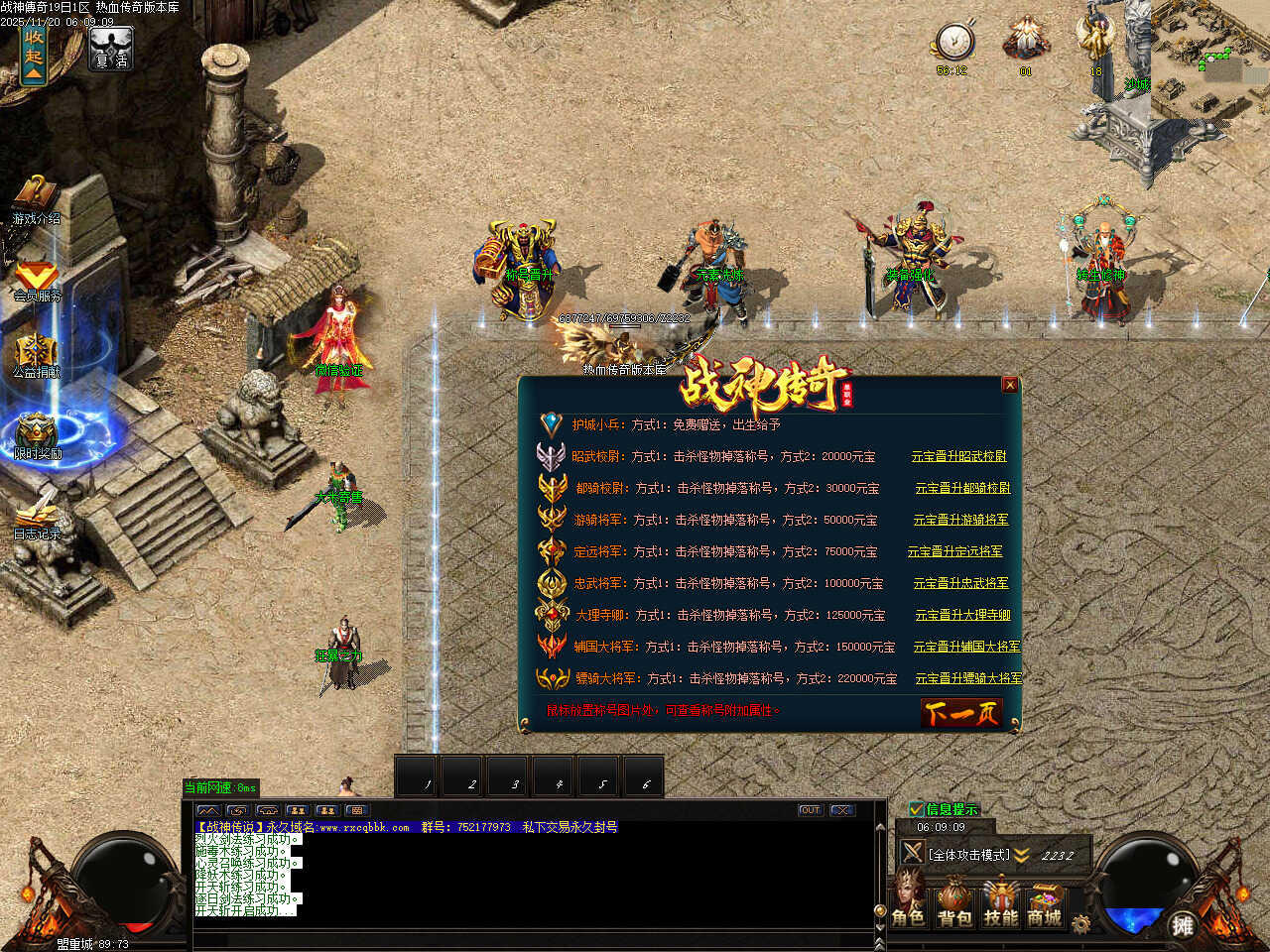Click the 元宝晋升辅国大将军 link
Image resolution: width=1270 pixels, height=952 pixels.
[966, 647]
